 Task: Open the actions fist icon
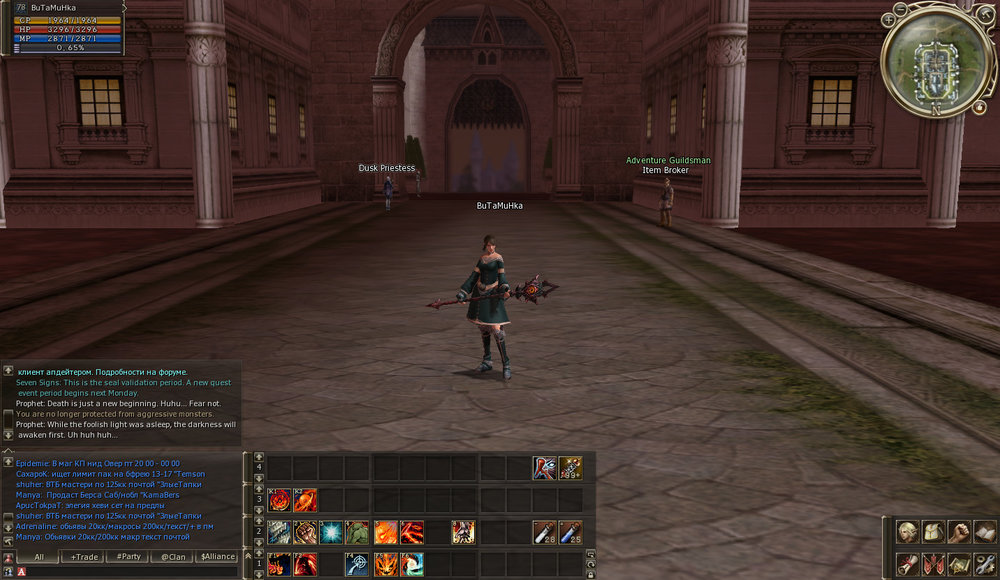tap(958, 532)
